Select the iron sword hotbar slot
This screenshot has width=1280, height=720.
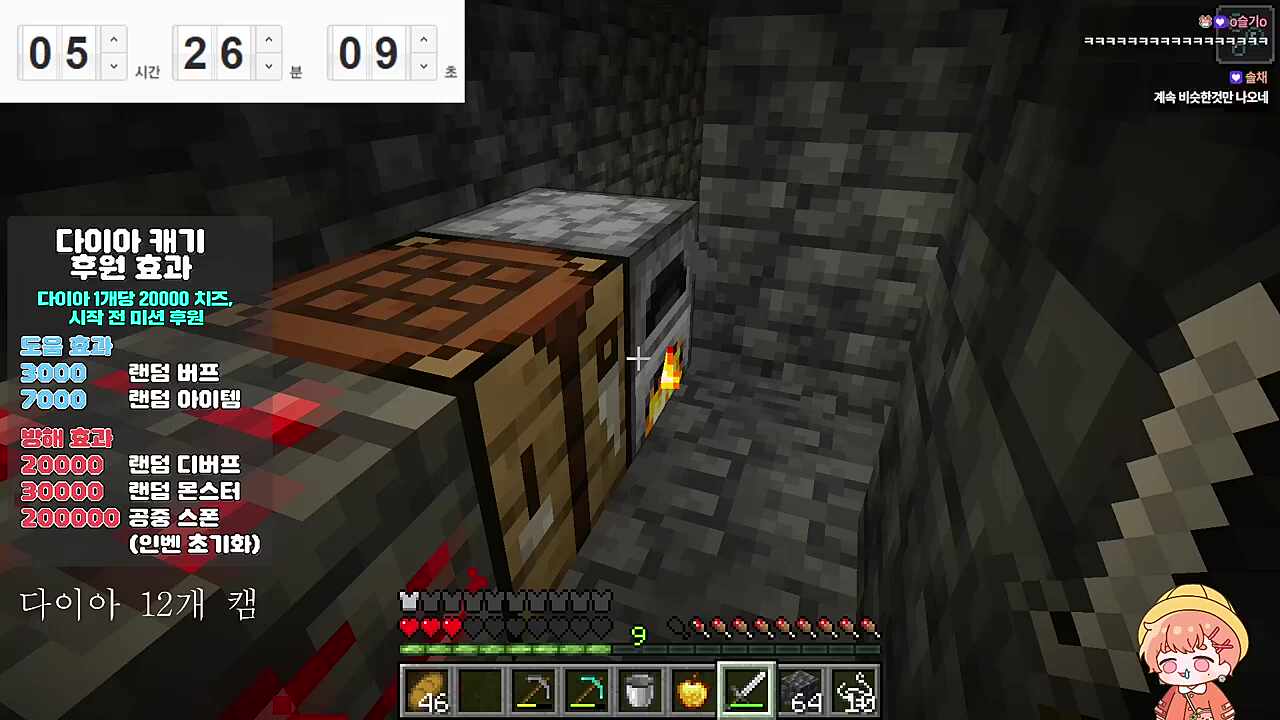pos(746,690)
